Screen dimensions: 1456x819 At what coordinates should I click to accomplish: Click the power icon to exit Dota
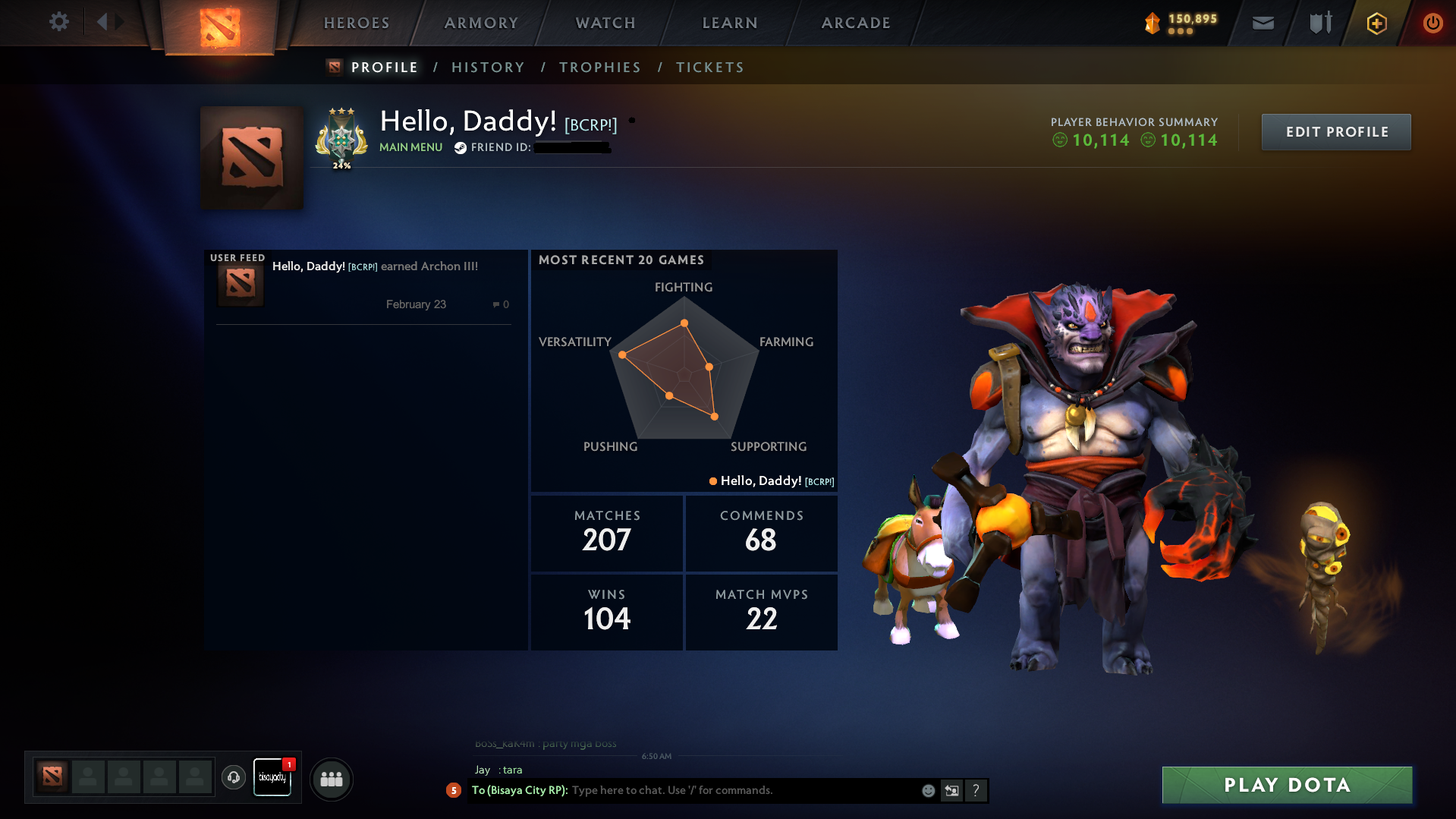1432,23
